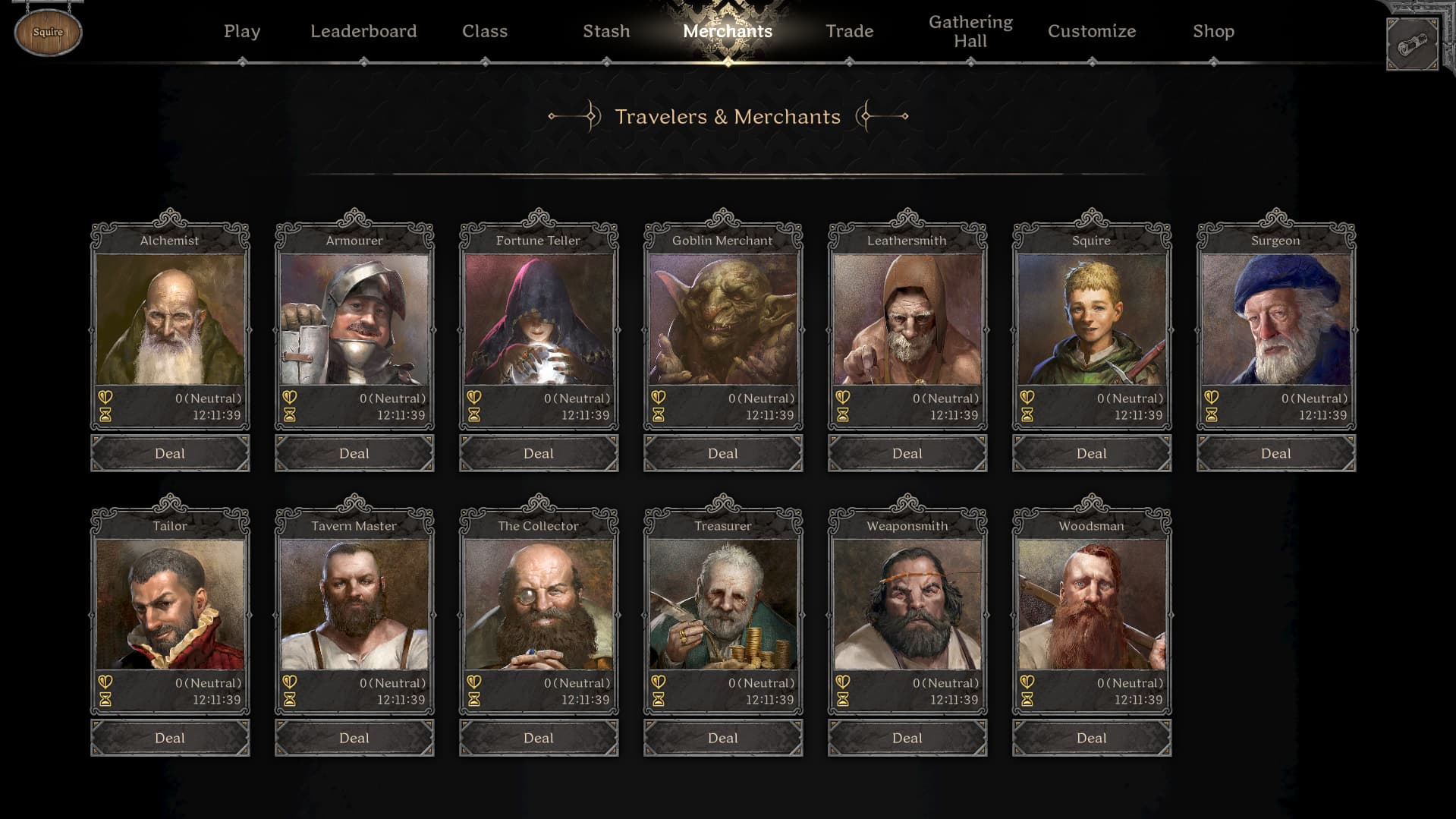The width and height of the screenshot is (1456, 819).
Task: Start a Deal with The Collector
Action: tap(538, 737)
